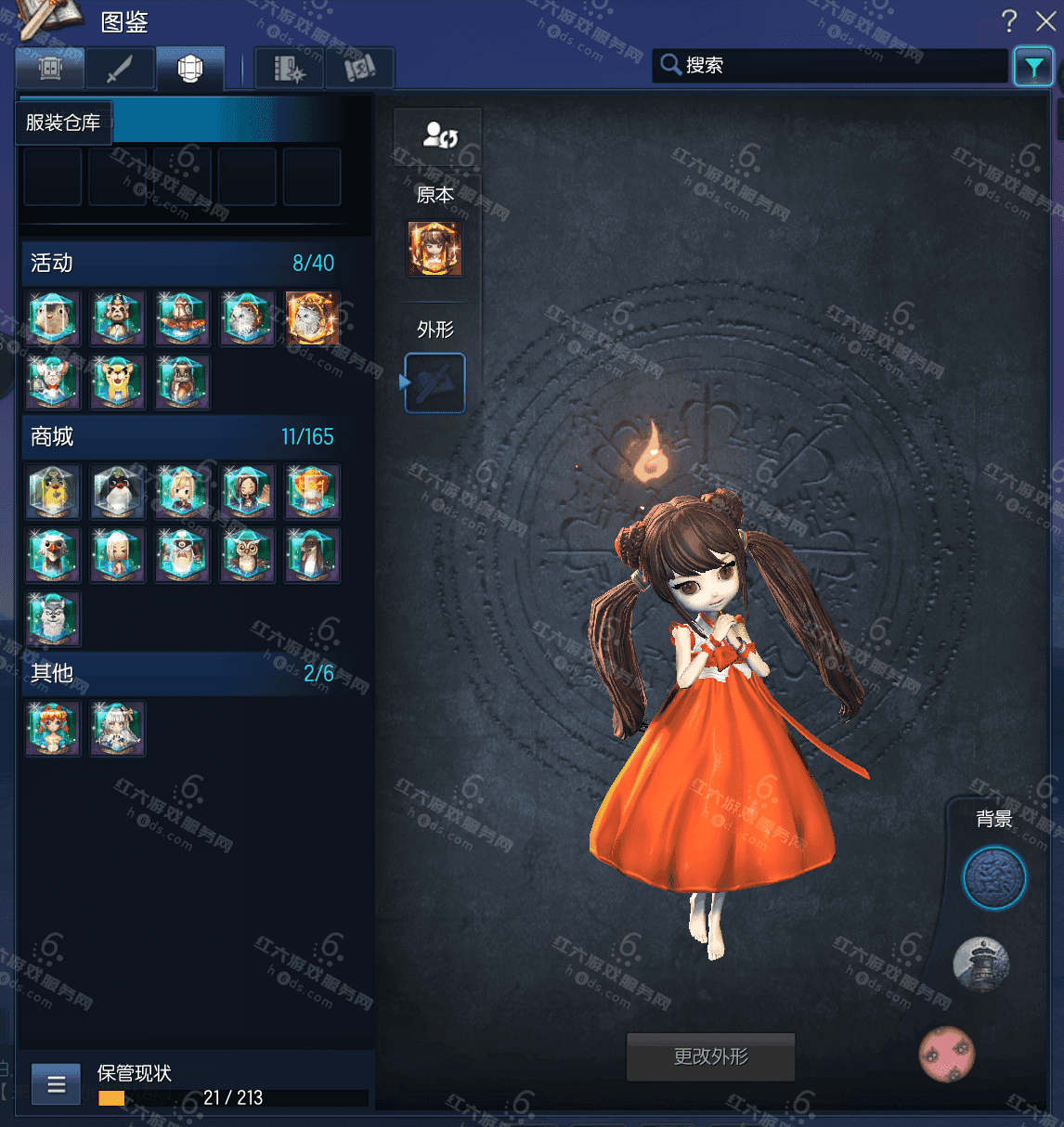Click the character swap icon button

(x=438, y=136)
